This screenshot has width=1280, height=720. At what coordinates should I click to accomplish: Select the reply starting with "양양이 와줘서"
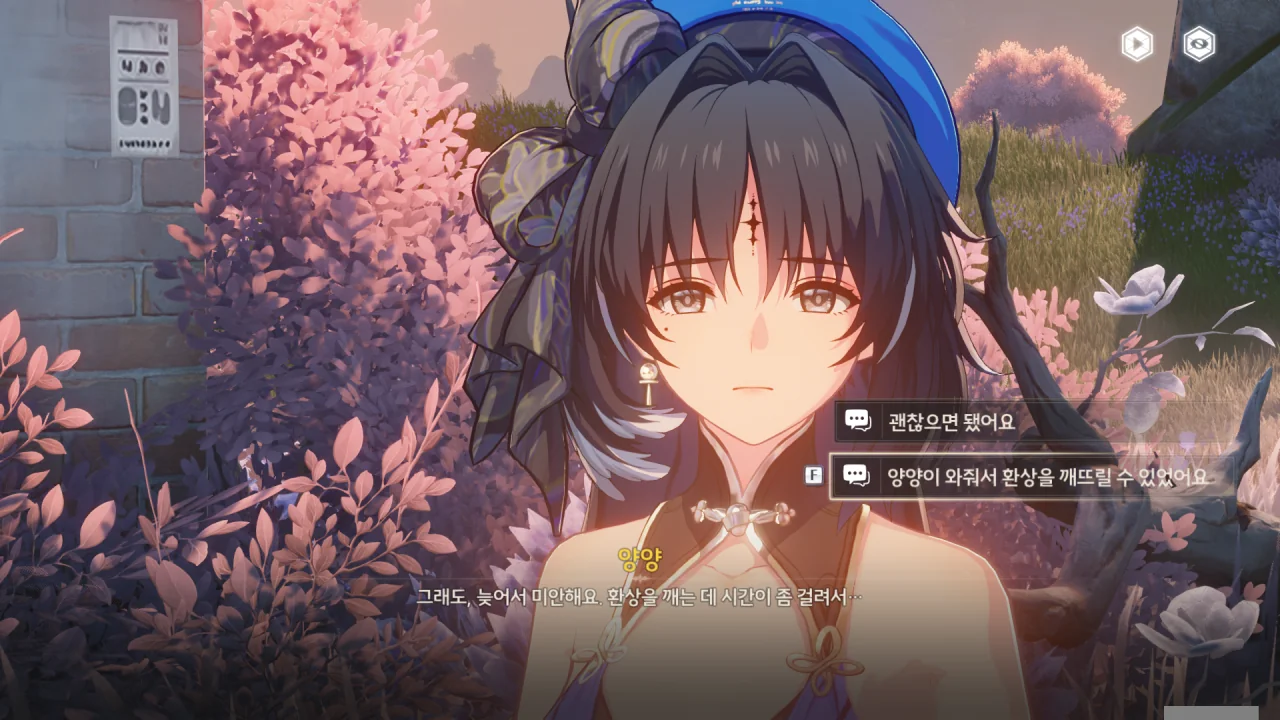[x=1046, y=476]
